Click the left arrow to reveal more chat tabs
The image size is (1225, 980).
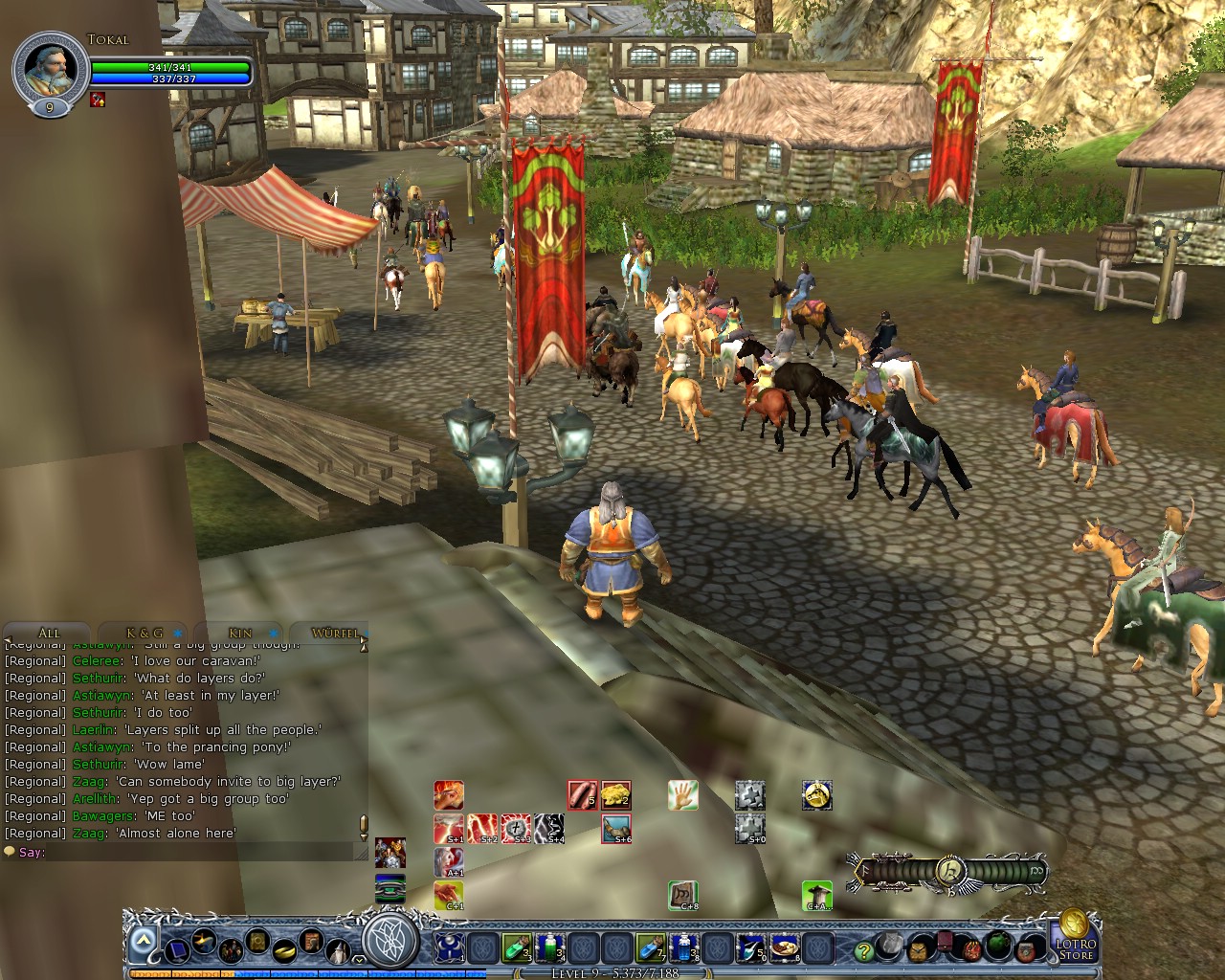[x=9, y=638]
